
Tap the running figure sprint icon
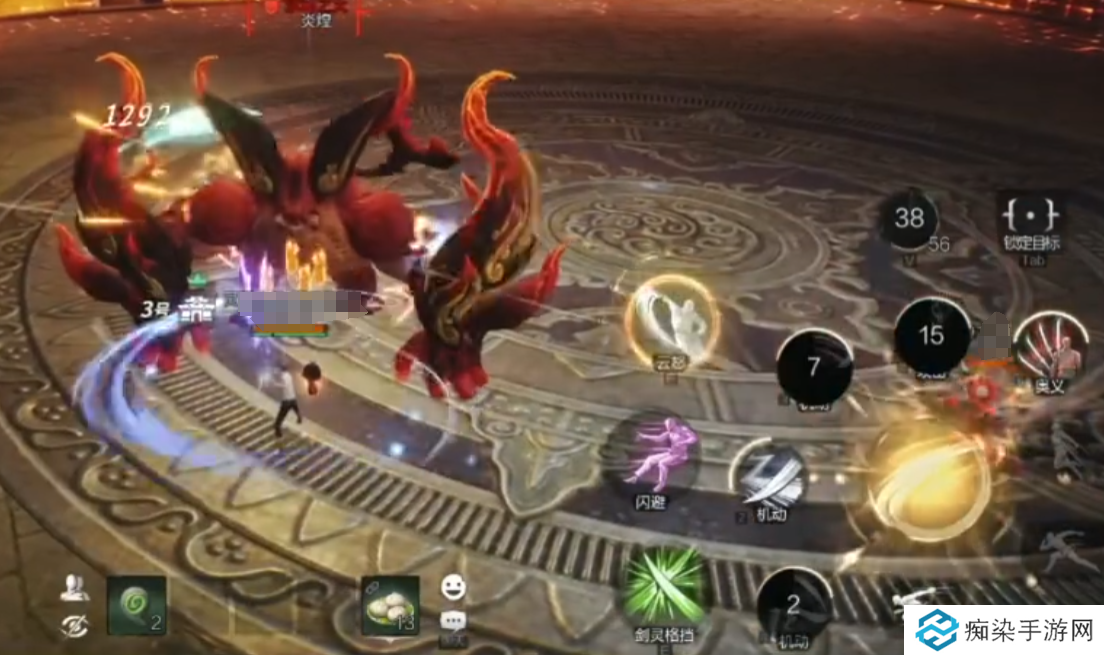(1058, 548)
